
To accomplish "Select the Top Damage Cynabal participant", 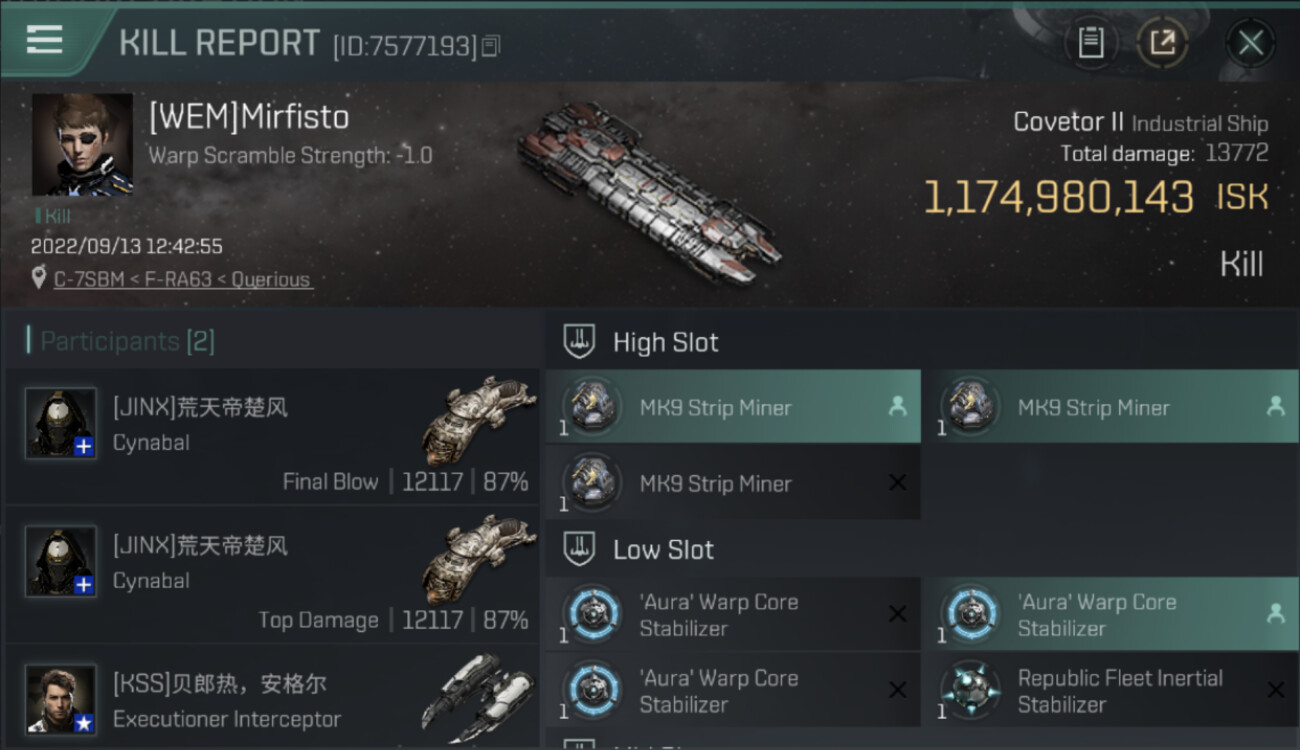I will point(272,574).
